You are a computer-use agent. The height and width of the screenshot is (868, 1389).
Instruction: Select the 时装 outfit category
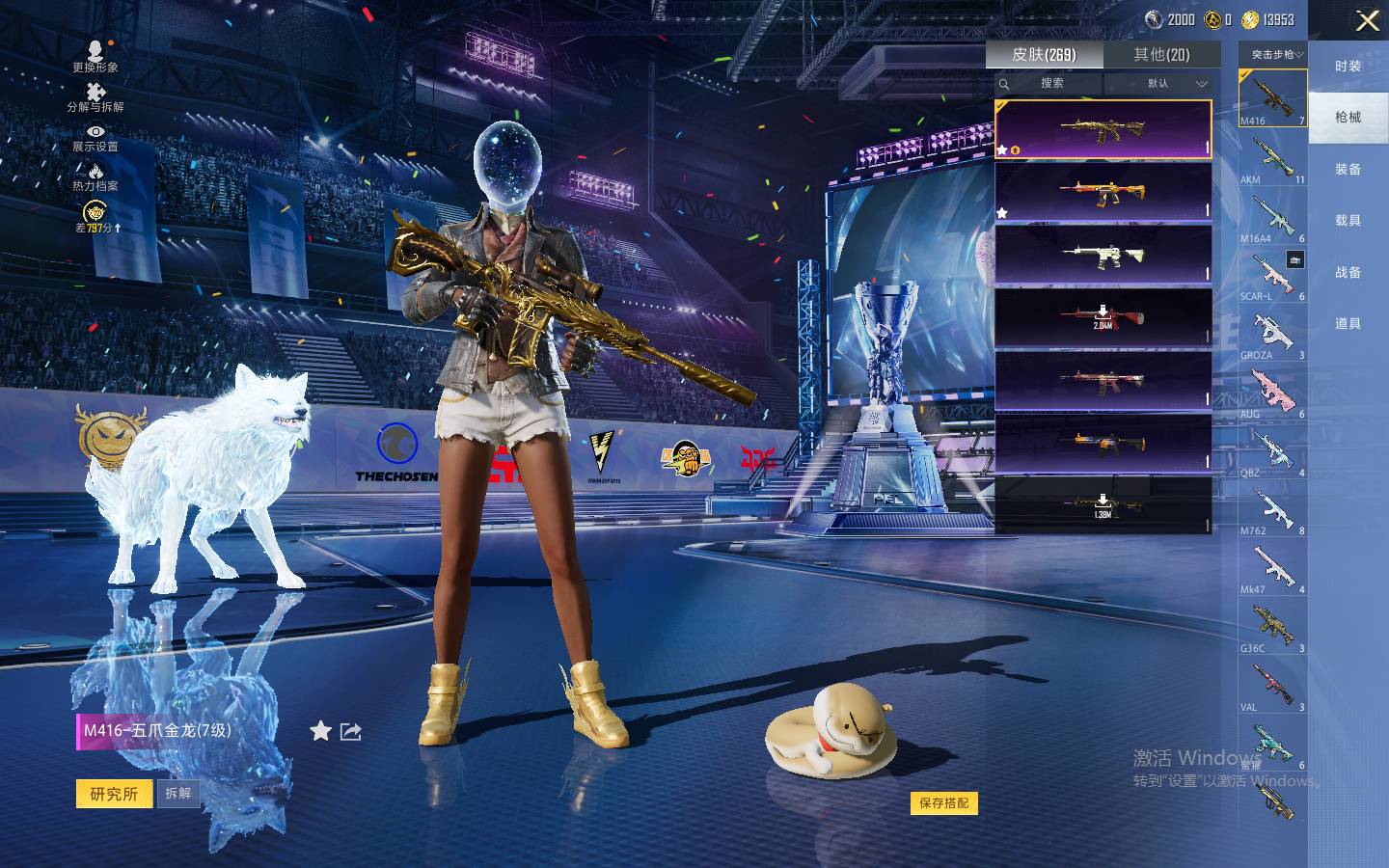tap(1348, 67)
